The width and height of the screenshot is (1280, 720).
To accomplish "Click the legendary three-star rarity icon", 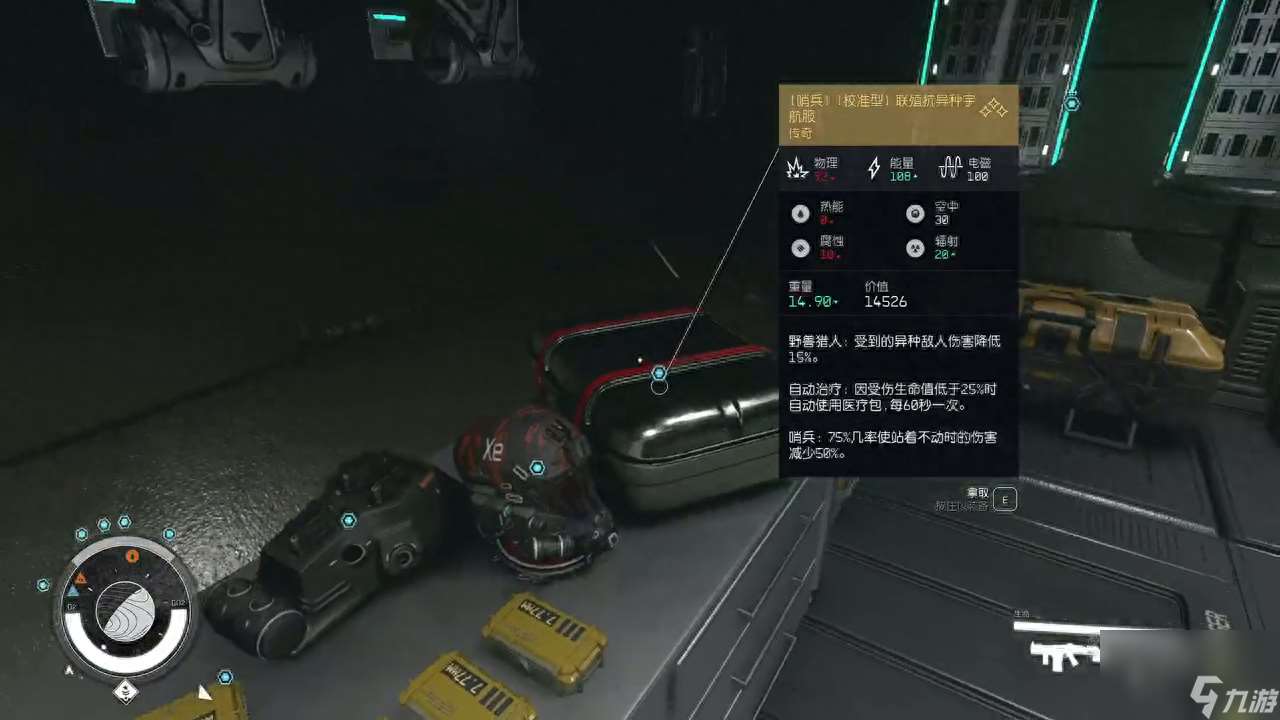I will 993,108.
